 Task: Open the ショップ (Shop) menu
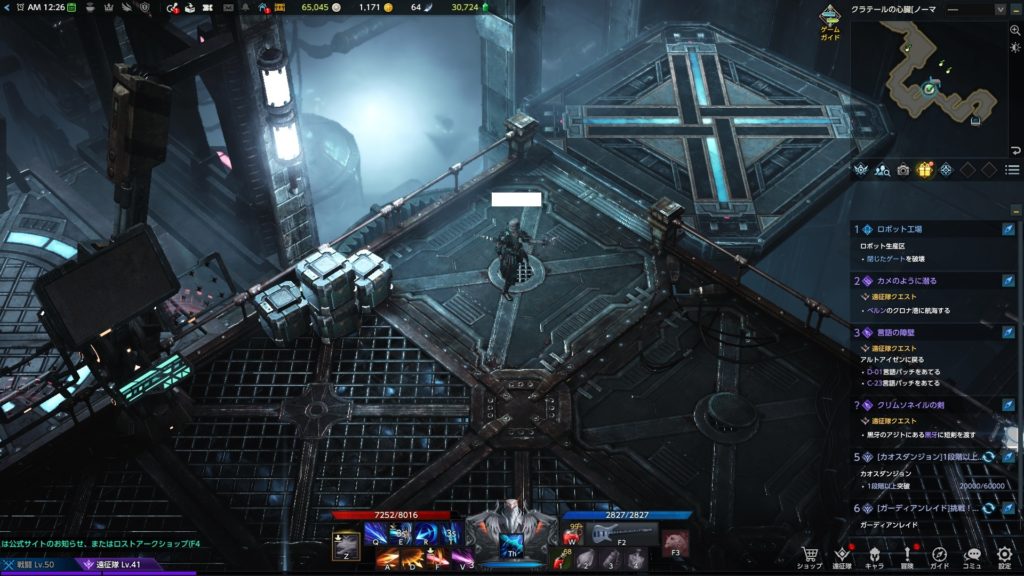[809, 555]
